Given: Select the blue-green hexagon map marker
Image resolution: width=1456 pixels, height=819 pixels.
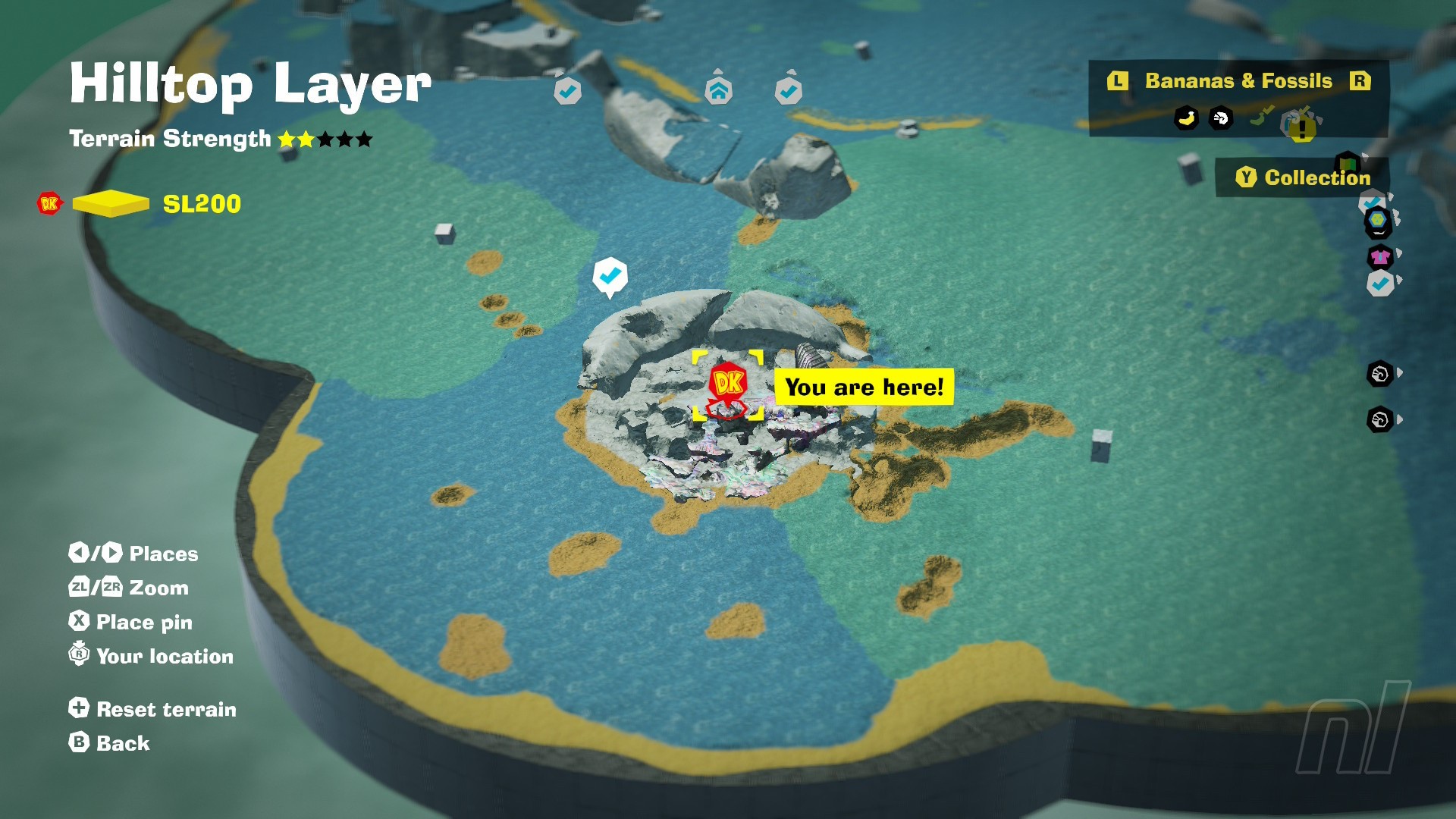Looking at the screenshot, I should [1377, 221].
